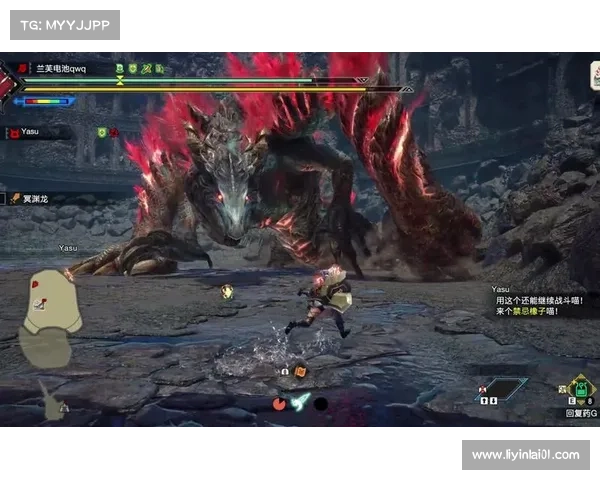The image size is (600, 480).
Task: Open the www.liyinlai01.com watermark link
Action: [524, 455]
